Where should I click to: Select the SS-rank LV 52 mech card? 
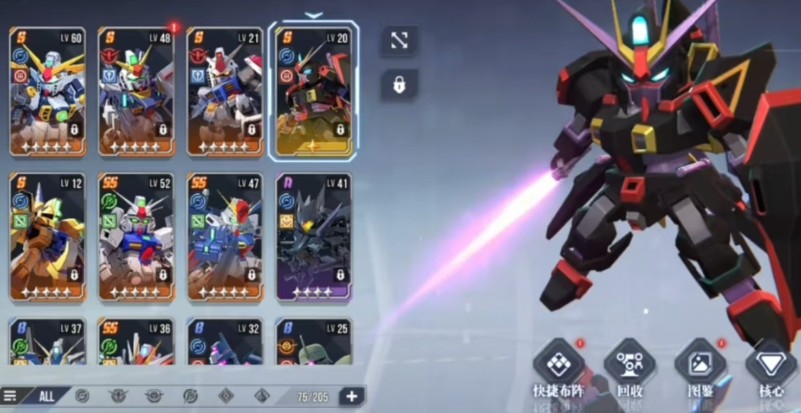(x=136, y=237)
